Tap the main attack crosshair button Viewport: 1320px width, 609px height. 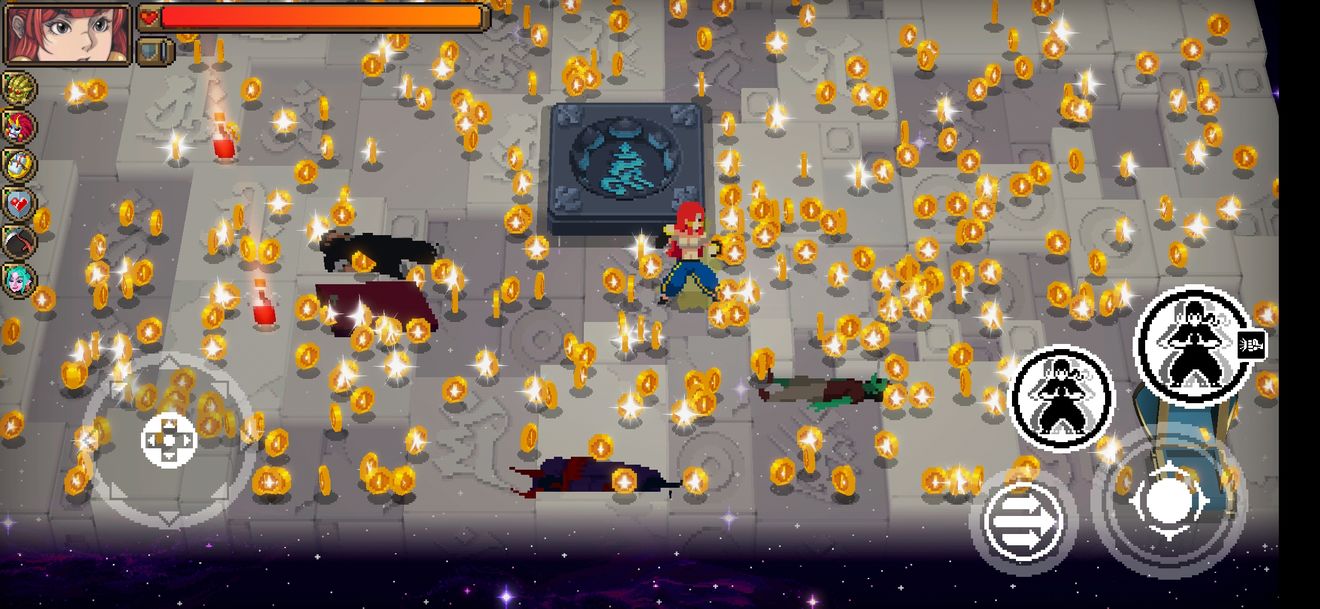click(1168, 502)
